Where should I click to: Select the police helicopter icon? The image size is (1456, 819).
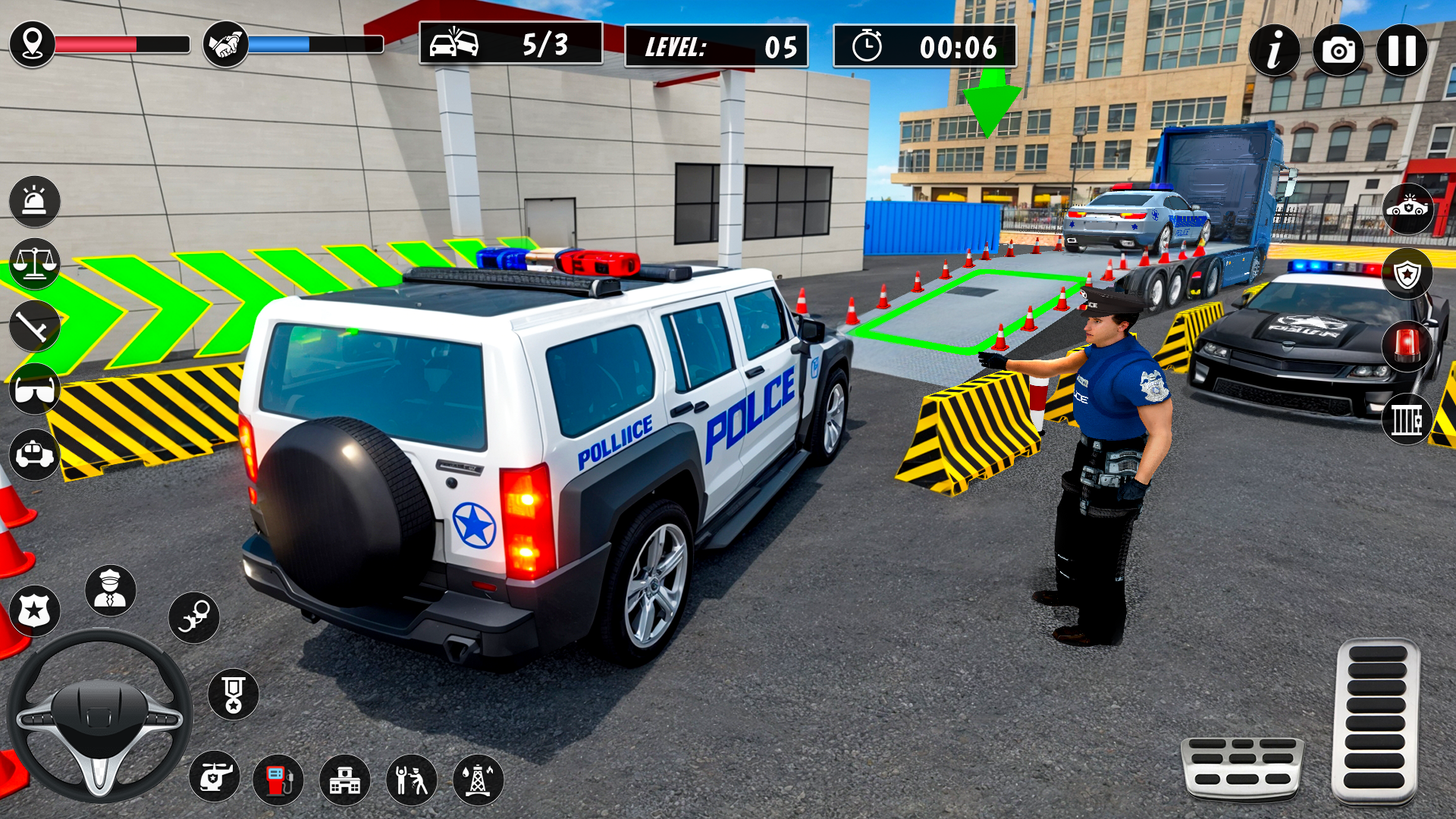216,777
